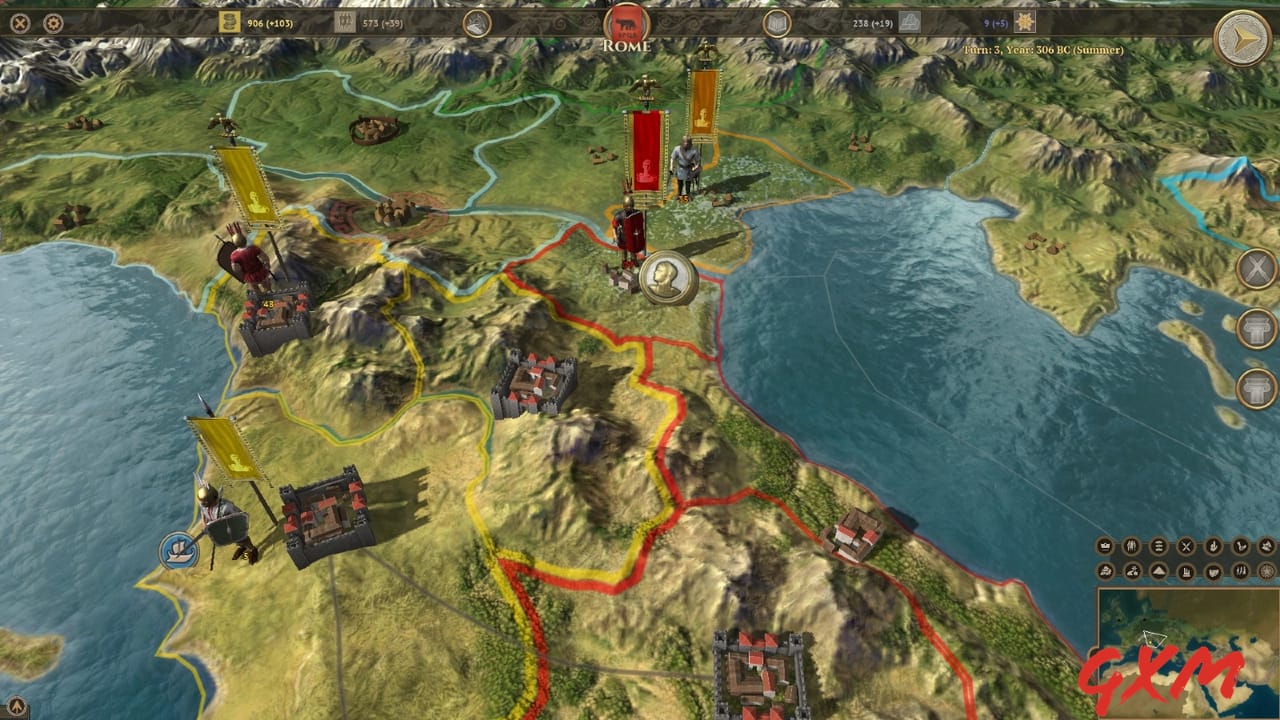Screen dimensions: 1280x720
Task: Click the pointing-hand map filter icon
Action: pos(1214,546)
